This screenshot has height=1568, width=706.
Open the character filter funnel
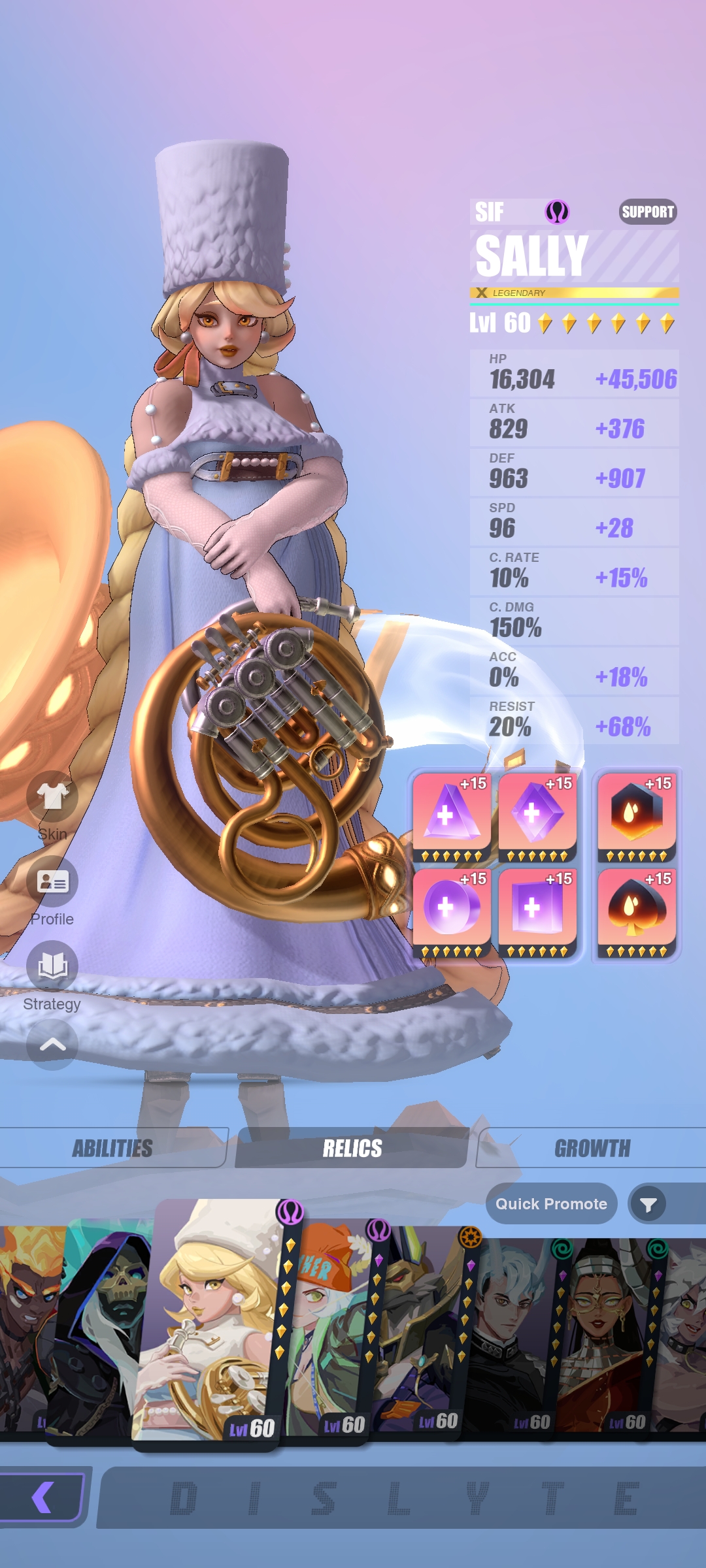click(x=648, y=1204)
